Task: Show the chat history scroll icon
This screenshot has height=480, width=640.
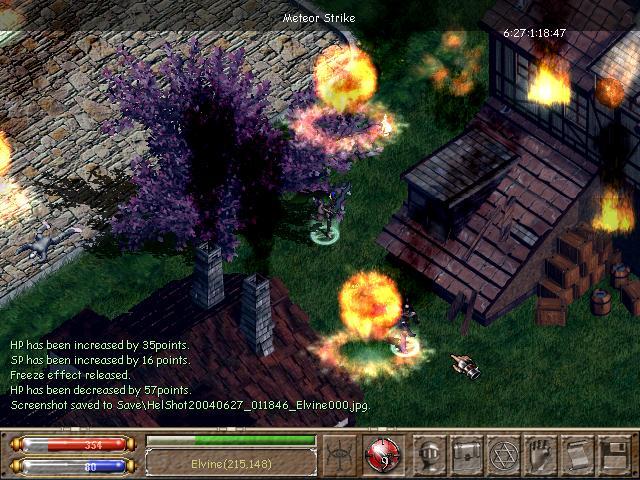Action: click(x=578, y=453)
